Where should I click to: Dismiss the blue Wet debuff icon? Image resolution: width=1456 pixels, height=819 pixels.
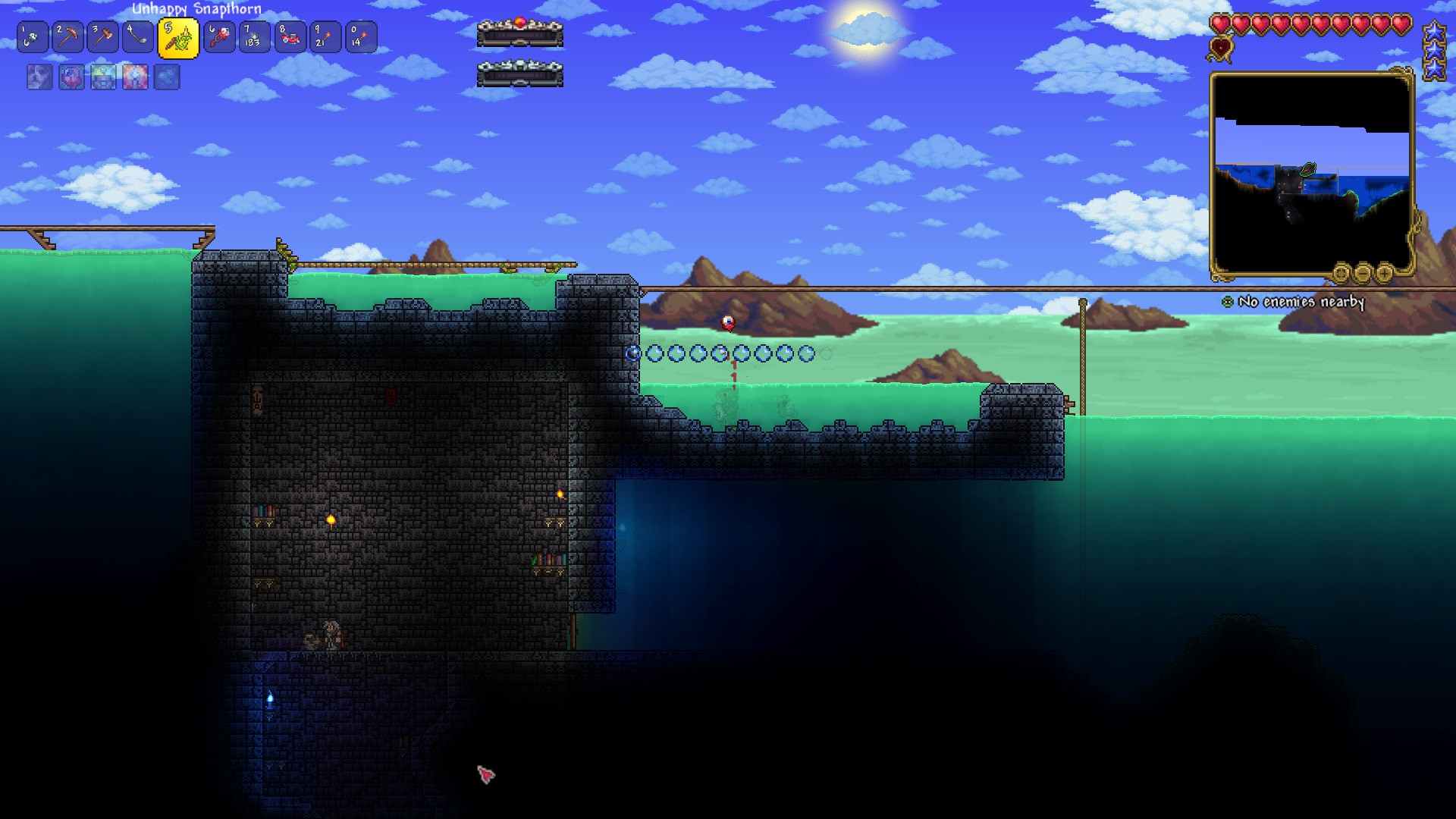pos(167,78)
